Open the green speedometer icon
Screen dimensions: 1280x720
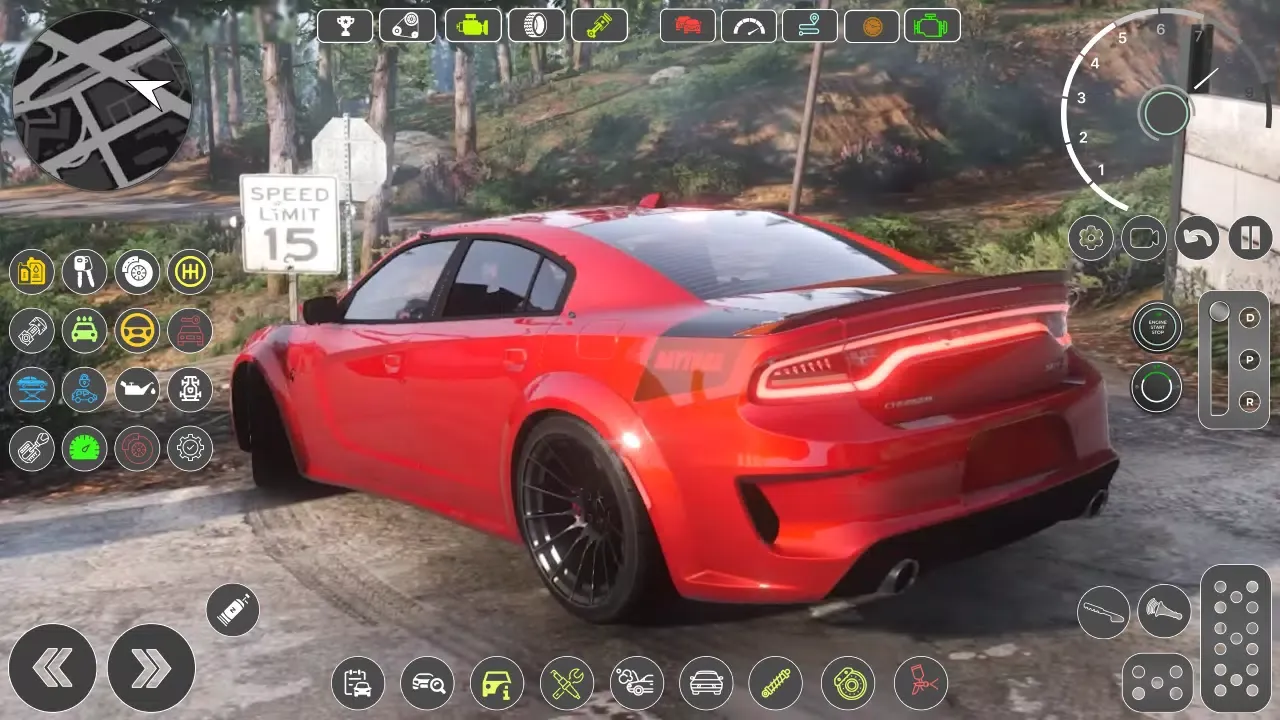click(84, 448)
